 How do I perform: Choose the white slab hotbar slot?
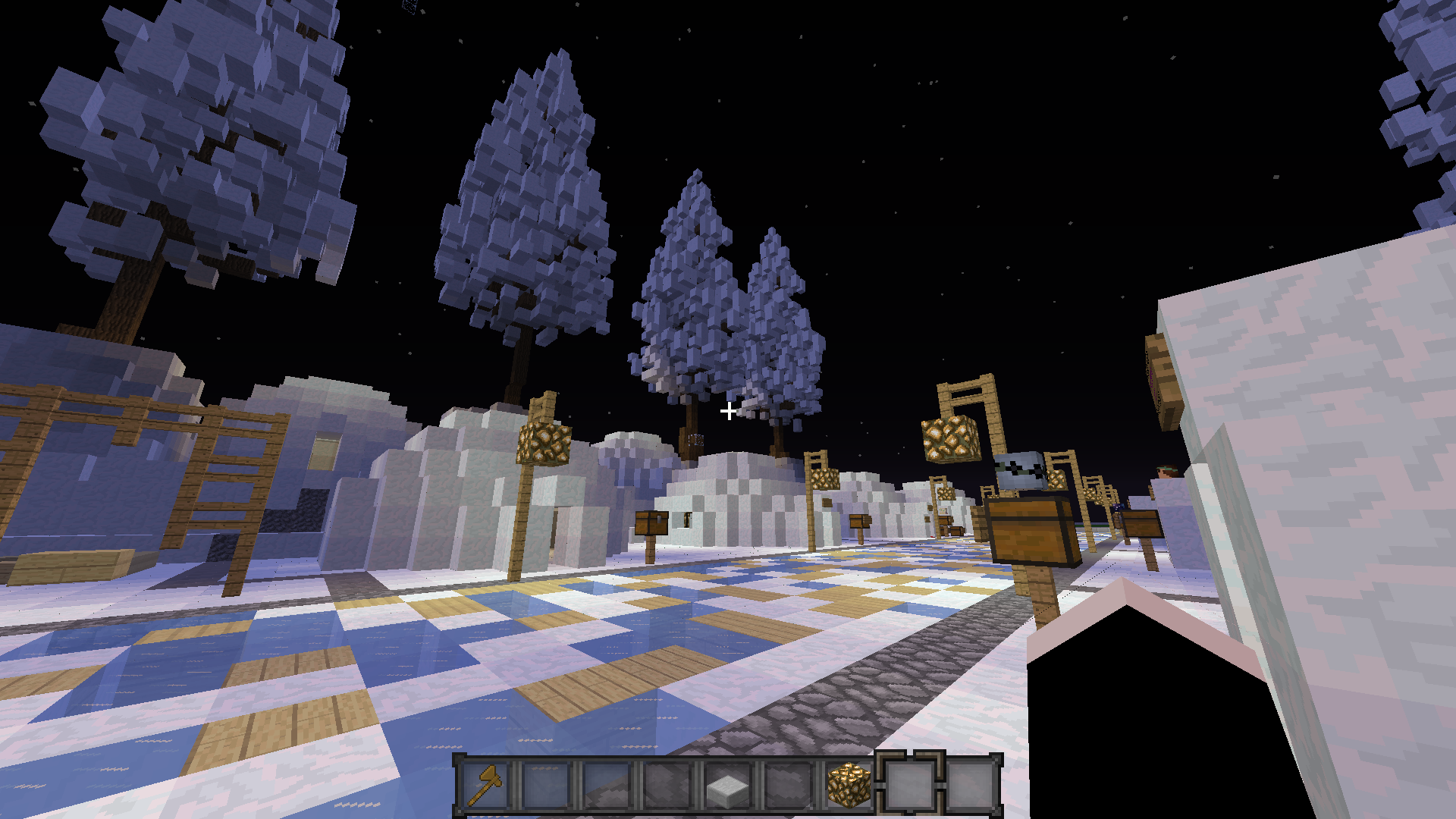pos(728,786)
